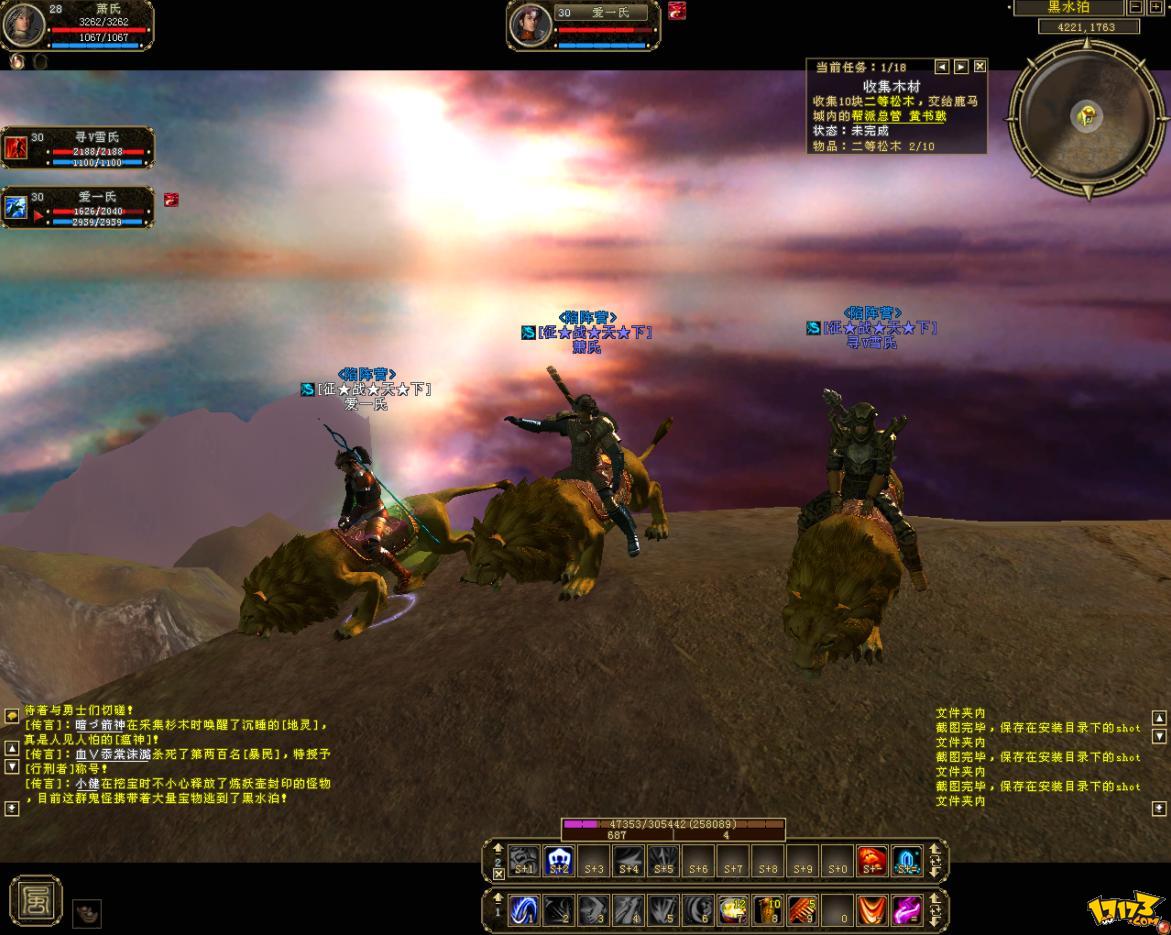
Task: Activate the blue helmet skill at S+2
Action: (559, 860)
